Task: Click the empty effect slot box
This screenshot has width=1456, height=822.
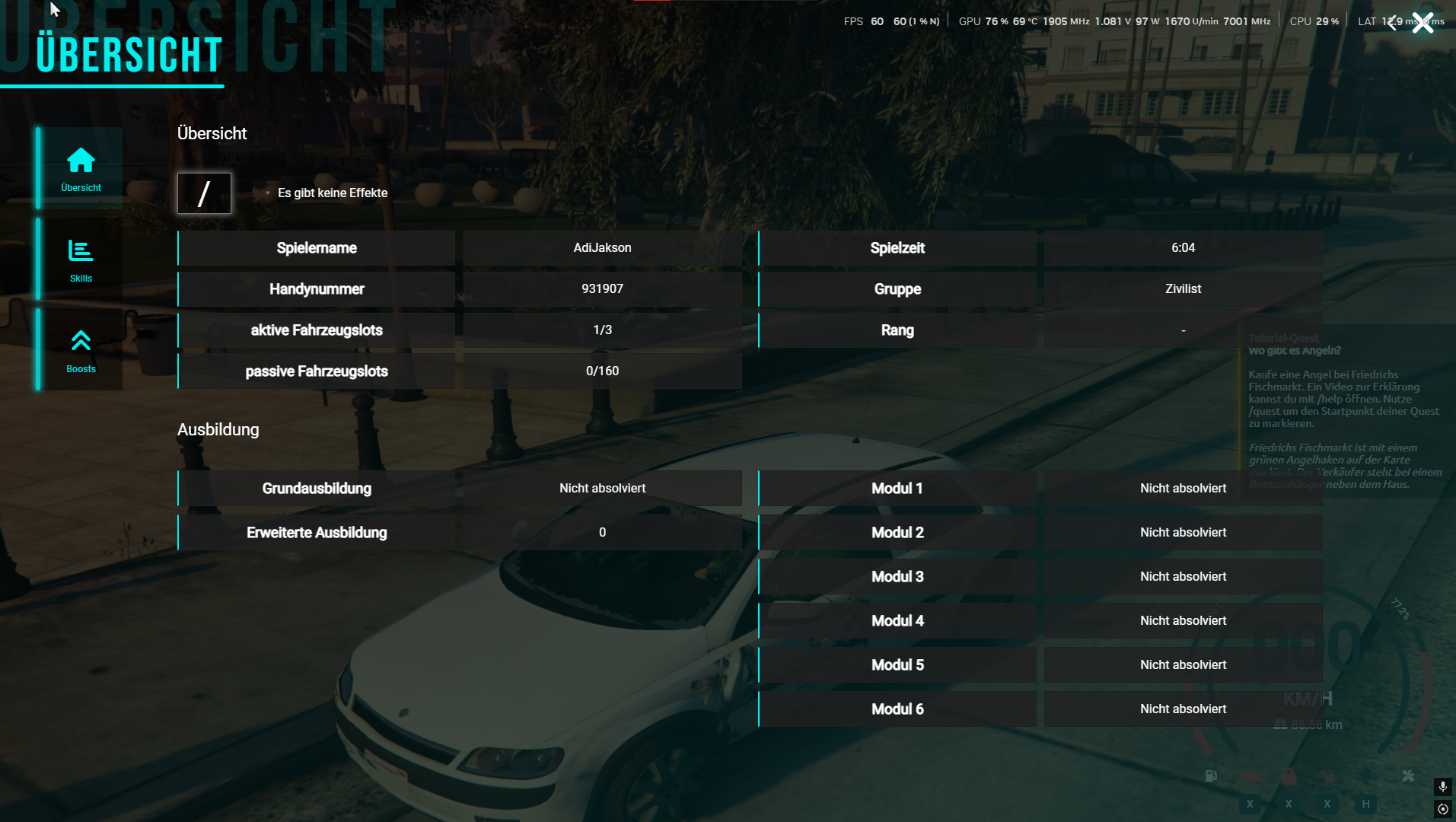Action: click(x=203, y=193)
